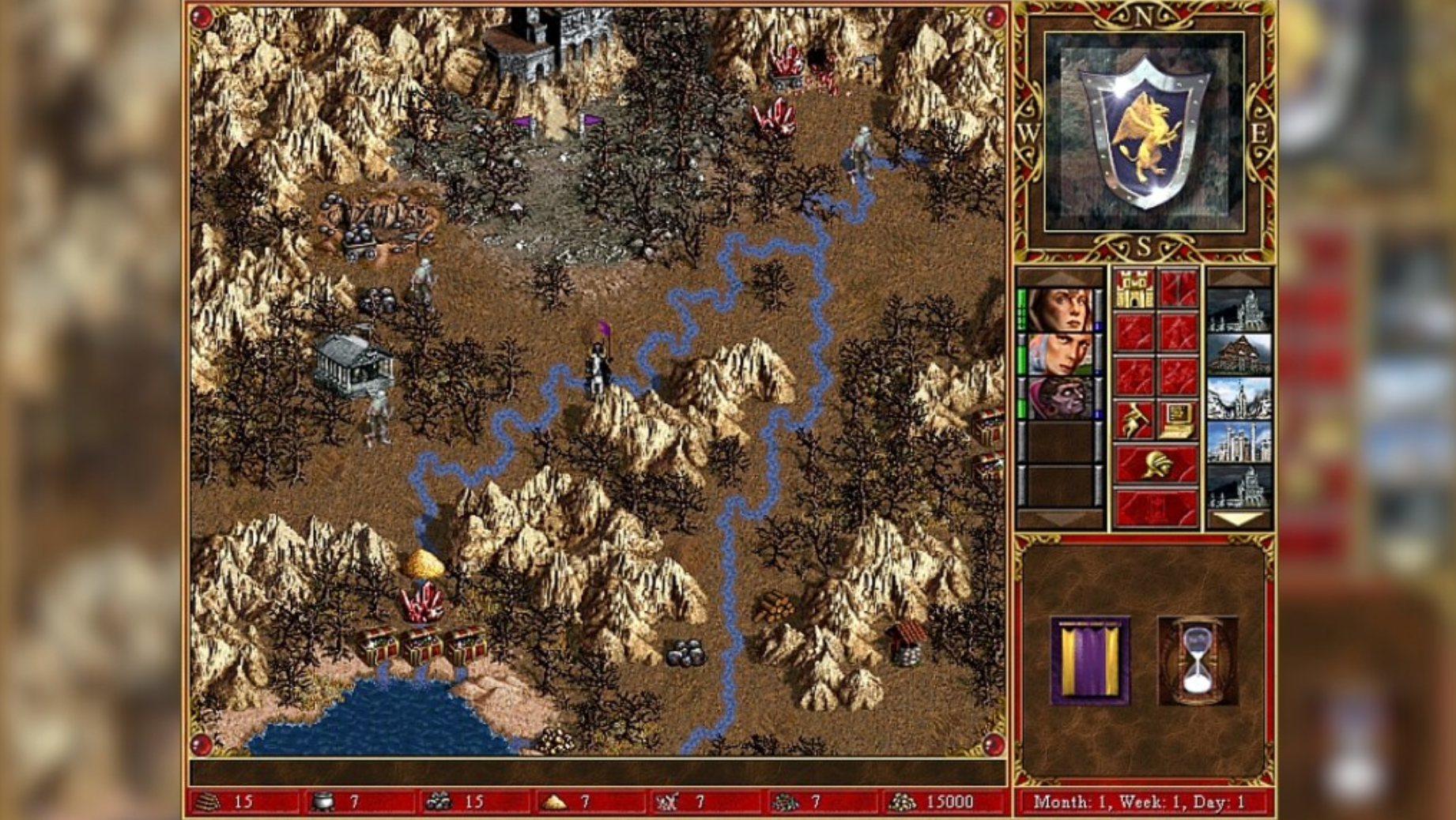The height and width of the screenshot is (820, 1456).
Task: Open system options via the computer icon
Action: 1177,420
